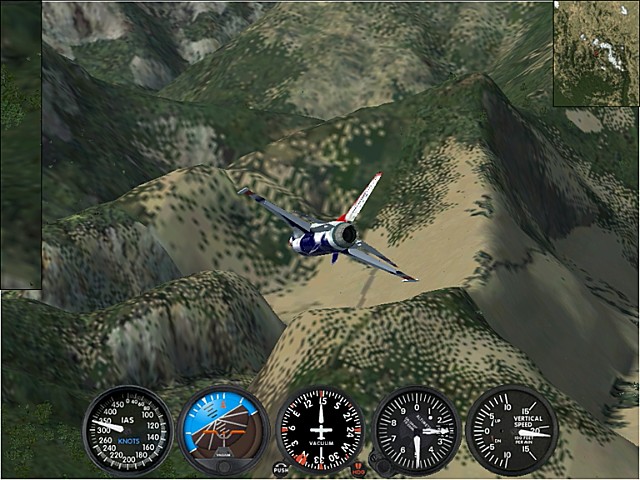Click the airspeed indicator gauge

click(x=127, y=431)
